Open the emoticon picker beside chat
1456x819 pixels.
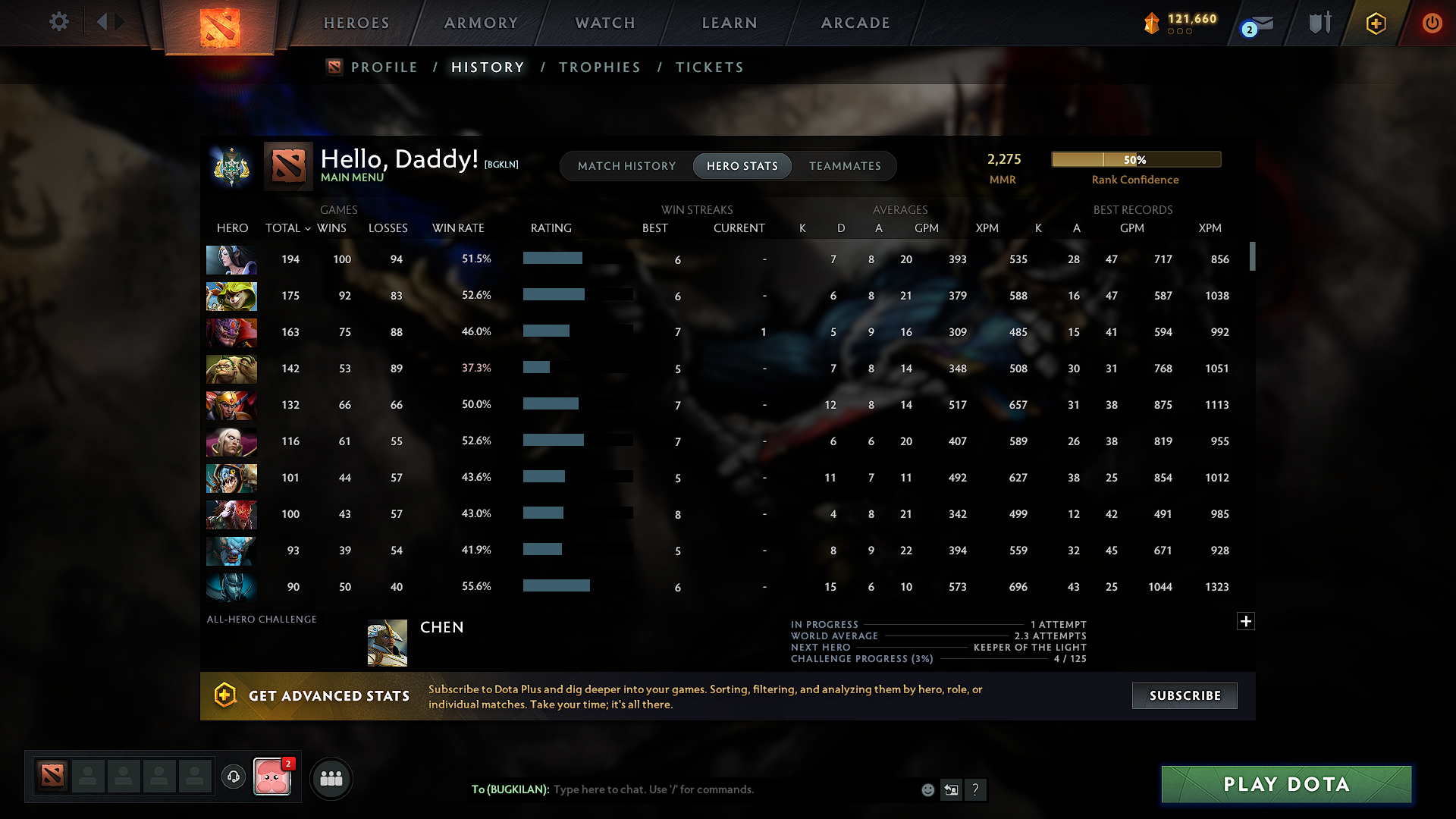pyautogui.click(x=927, y=789)
